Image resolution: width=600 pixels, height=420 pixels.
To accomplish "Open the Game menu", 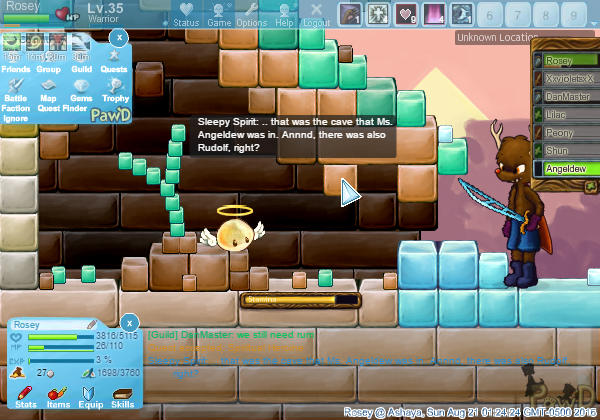I will [219, 14].
